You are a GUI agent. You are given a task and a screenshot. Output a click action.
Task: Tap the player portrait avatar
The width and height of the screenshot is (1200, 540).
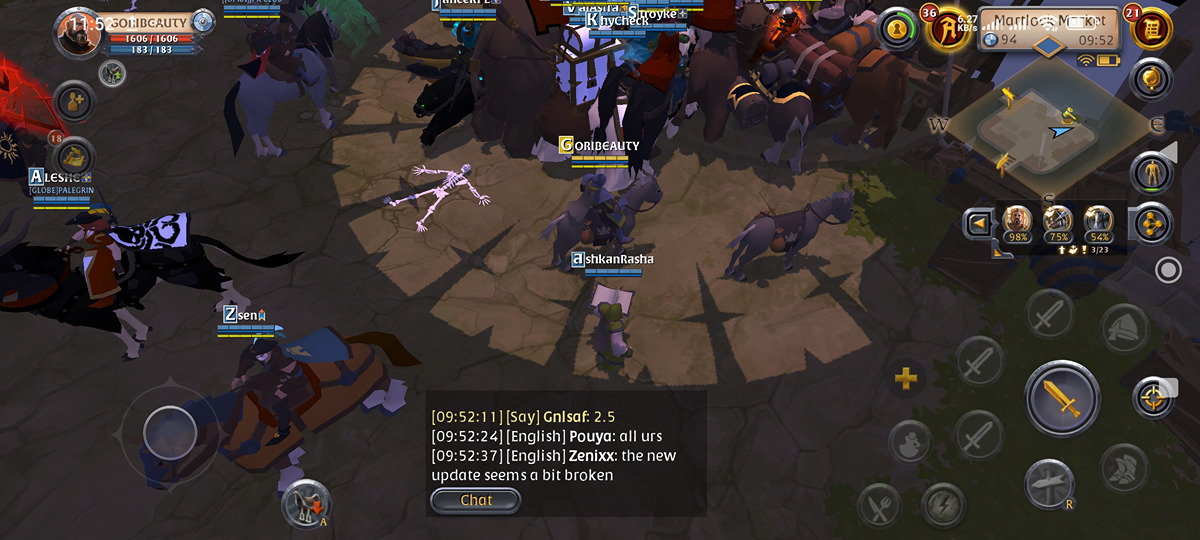pyautogui.click(x=78, y=33)
